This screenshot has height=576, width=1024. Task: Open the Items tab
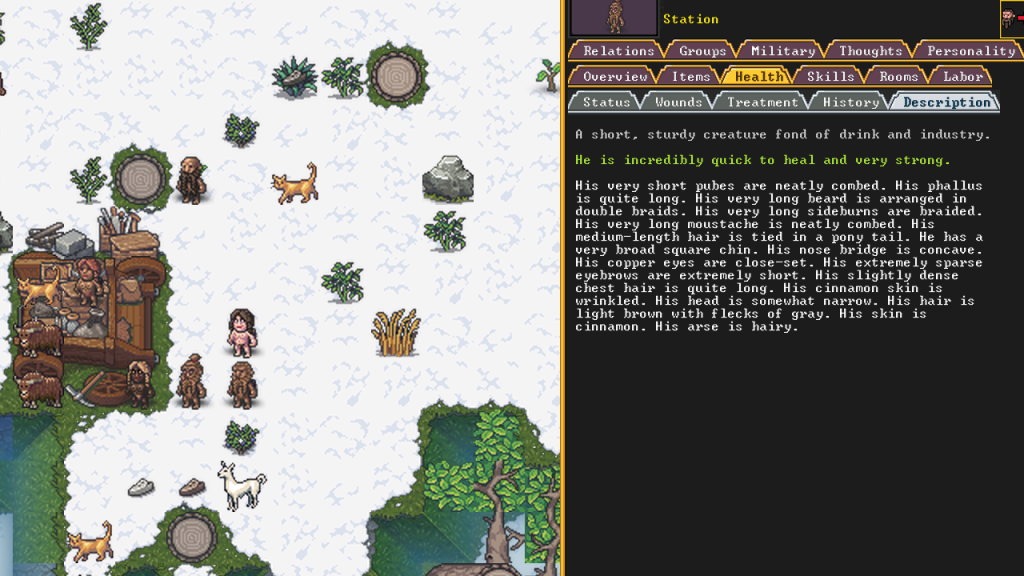point(690,76)
